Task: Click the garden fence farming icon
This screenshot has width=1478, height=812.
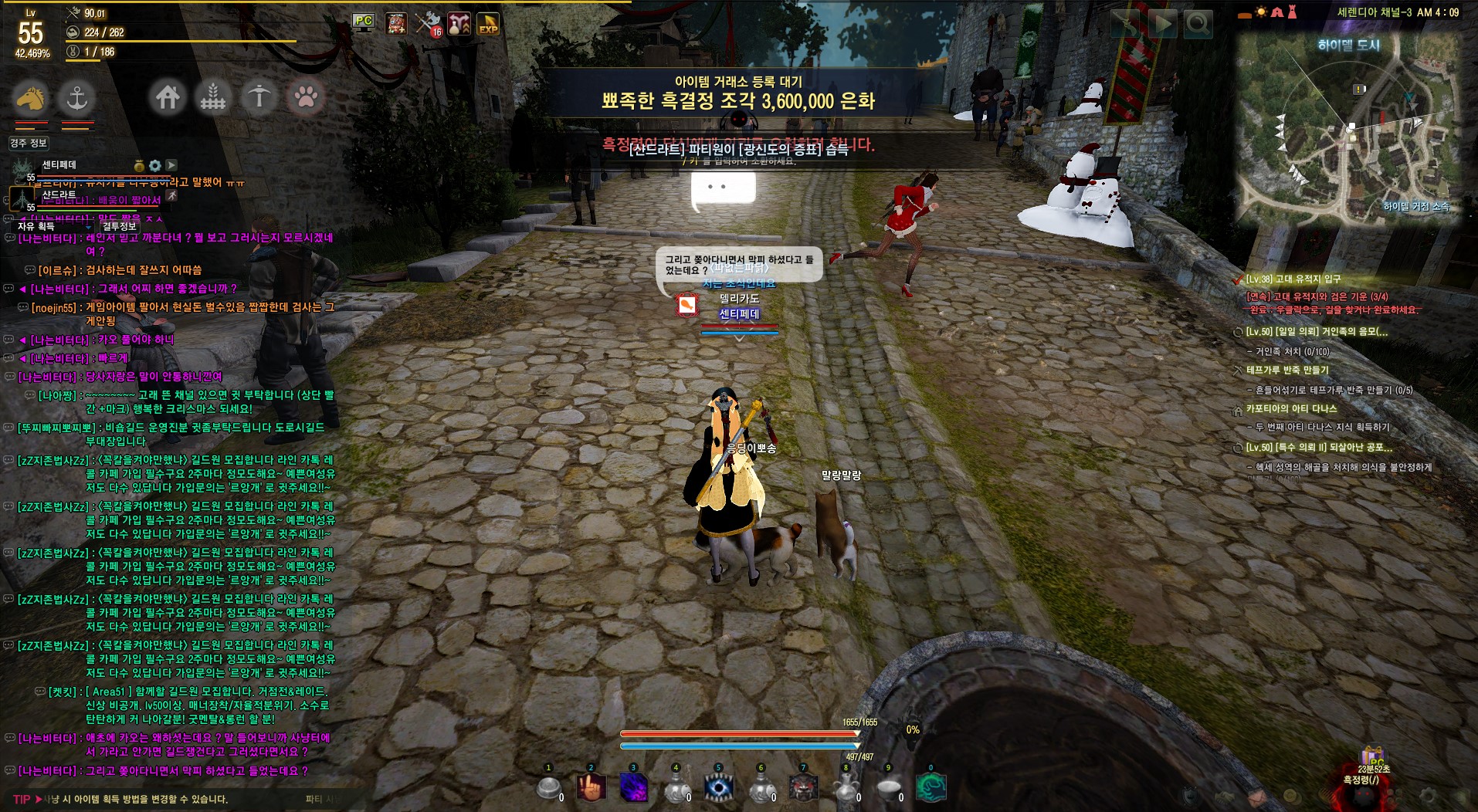Action: point(213,97)
